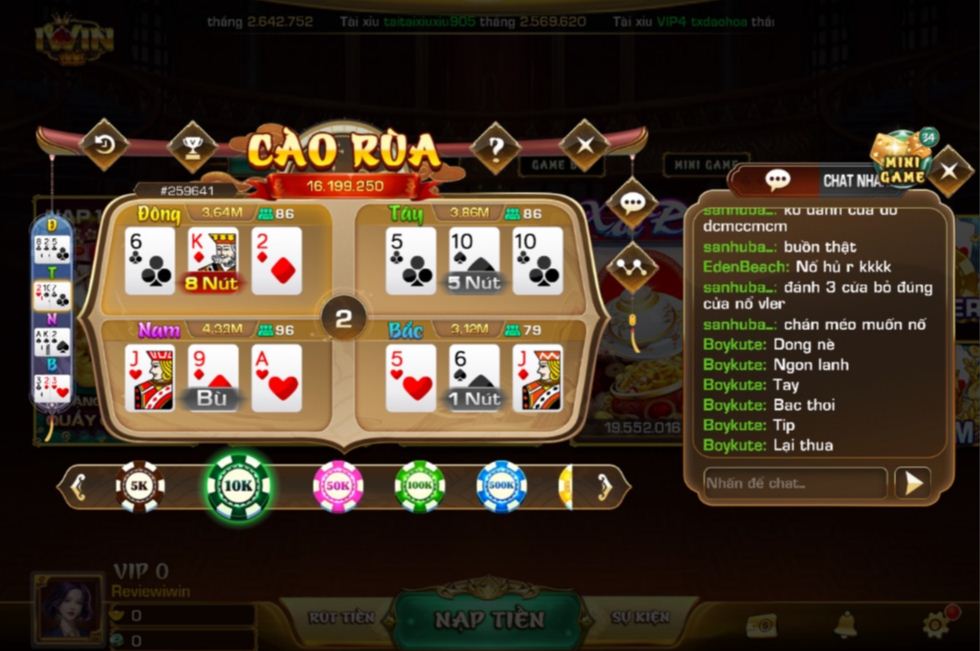Open the Nạp Tiền deposit screen
980x651 pixels.
(x=488, y=619)
